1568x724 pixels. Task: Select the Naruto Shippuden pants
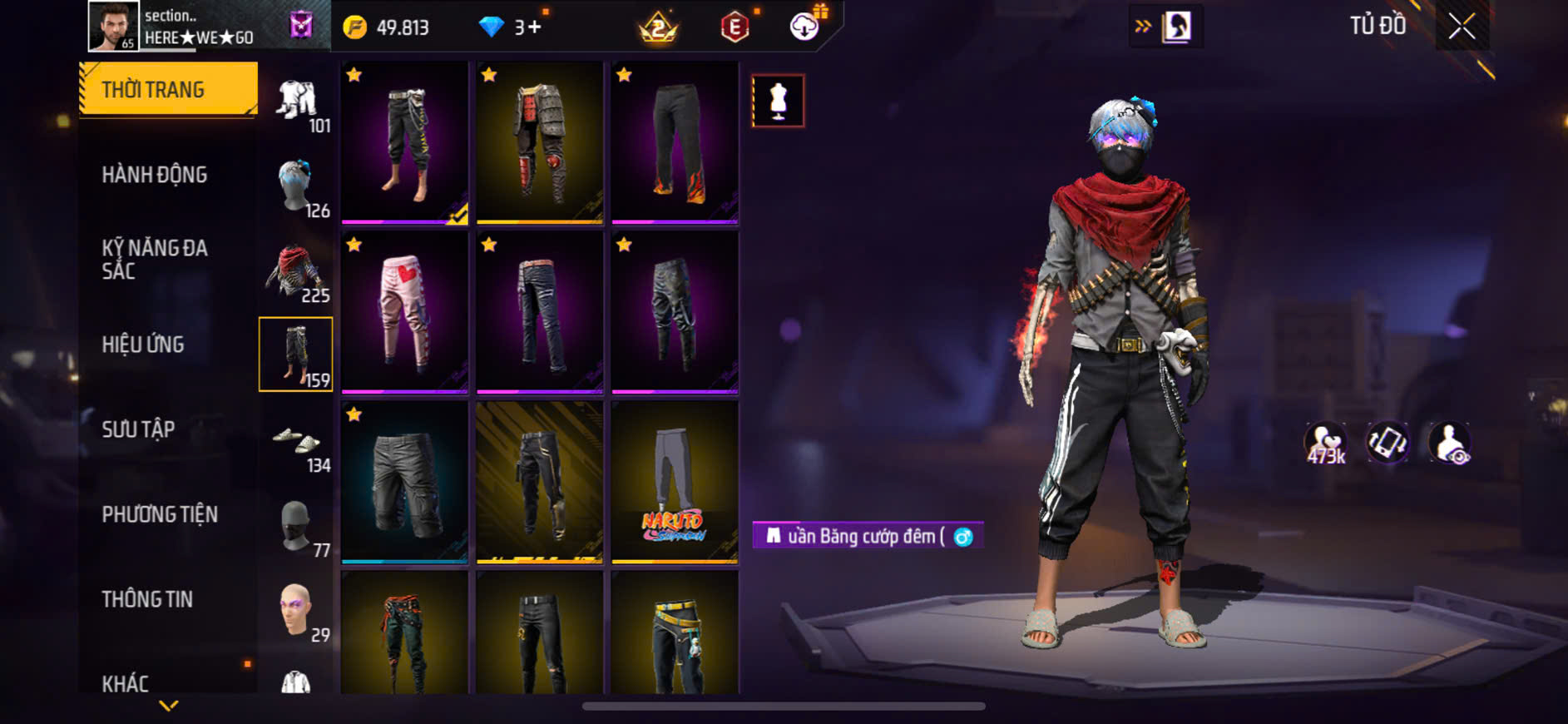point(675,483)
